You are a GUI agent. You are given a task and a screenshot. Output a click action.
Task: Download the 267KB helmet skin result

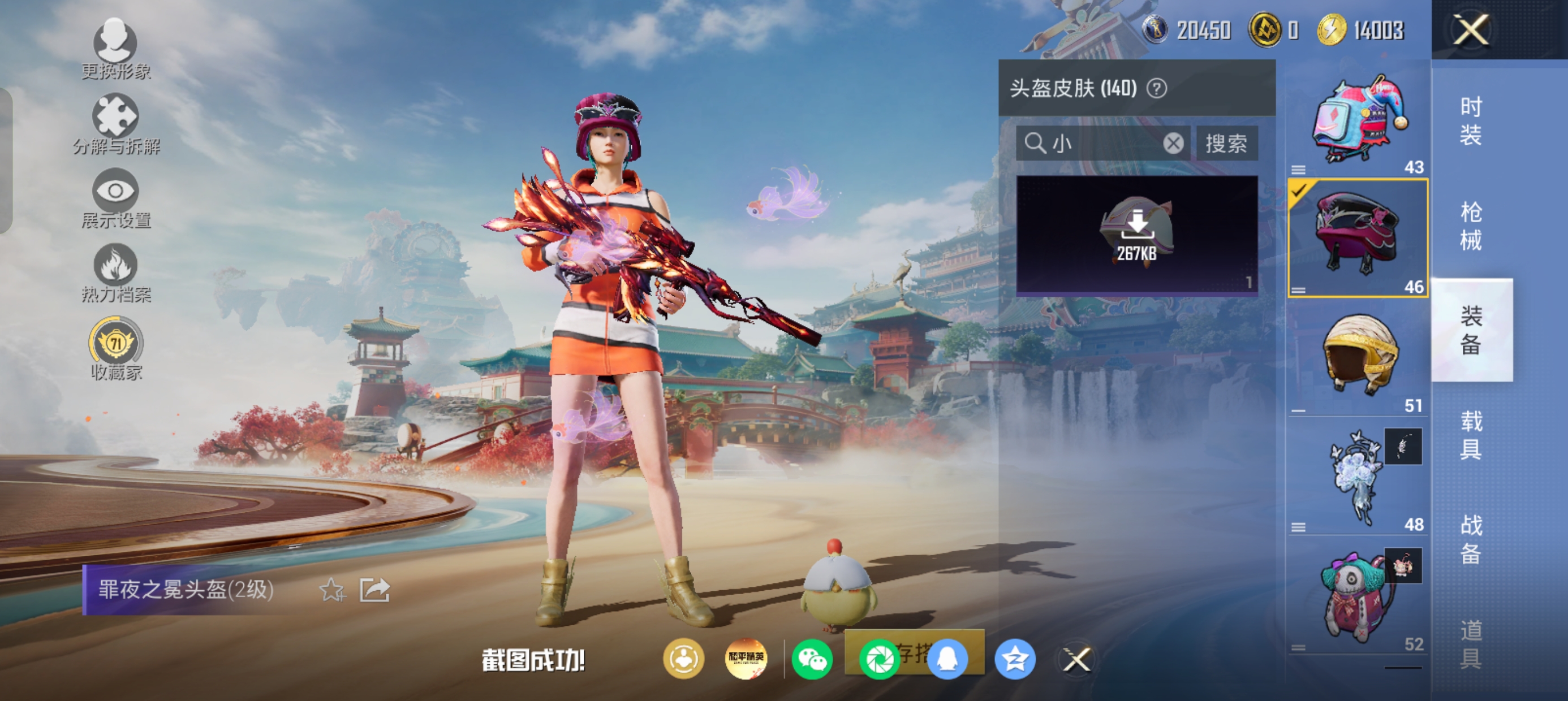(x=1136, y=235)
